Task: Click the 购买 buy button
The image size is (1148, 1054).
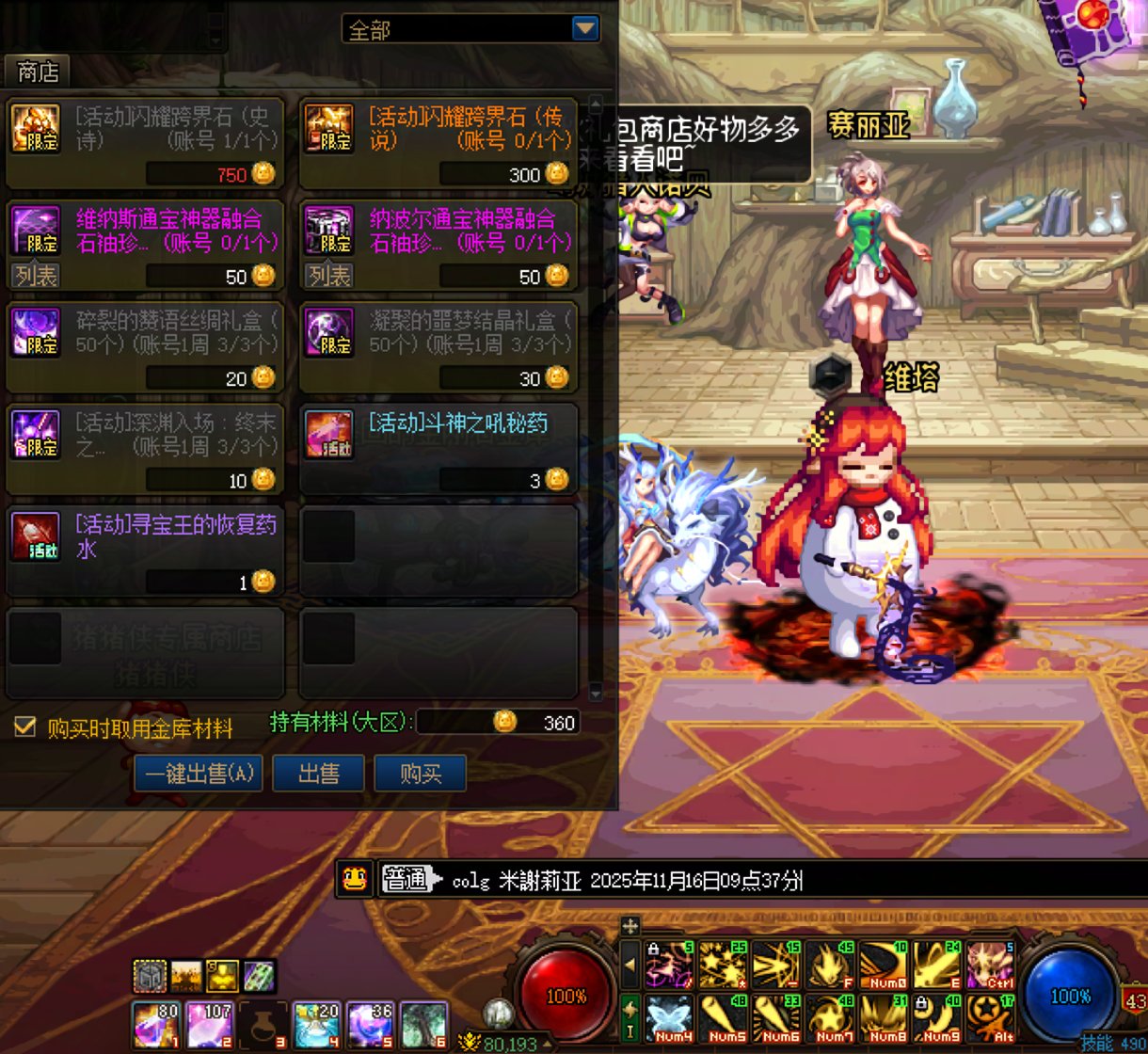Action: point(420,774)
